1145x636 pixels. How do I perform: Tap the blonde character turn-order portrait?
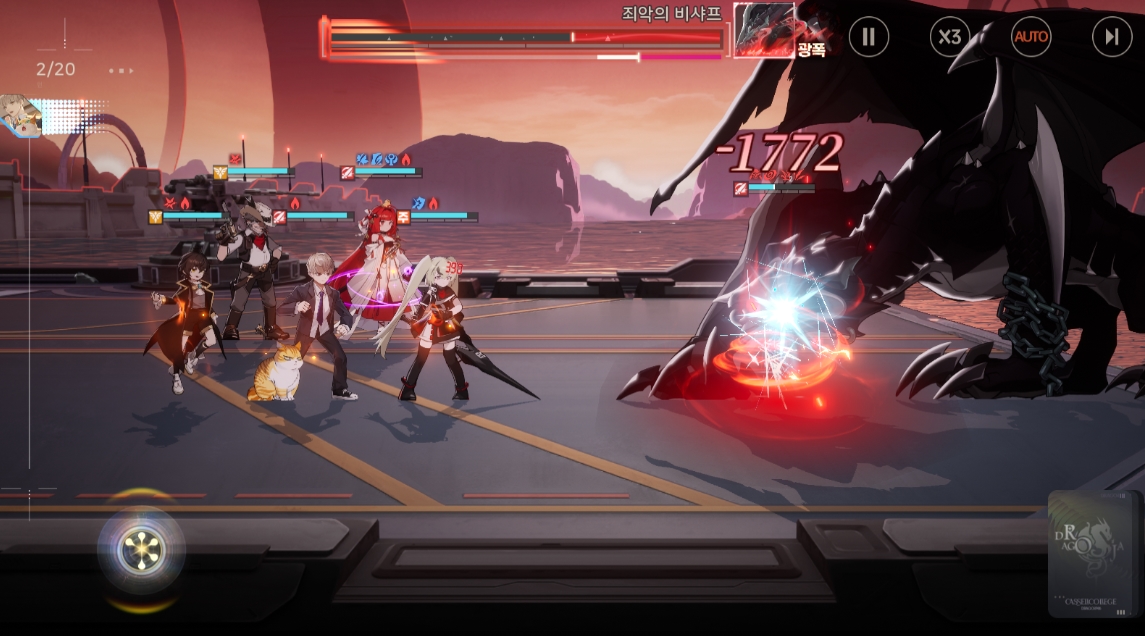pyautogui.click(x=18, y=114)
